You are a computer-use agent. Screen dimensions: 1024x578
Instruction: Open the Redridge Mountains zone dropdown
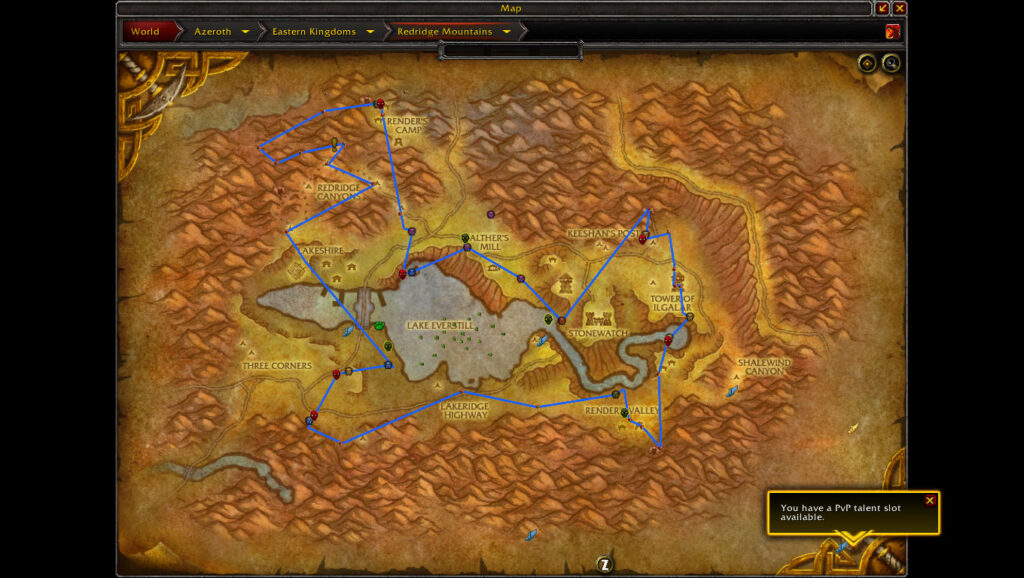tap(507, 31)
